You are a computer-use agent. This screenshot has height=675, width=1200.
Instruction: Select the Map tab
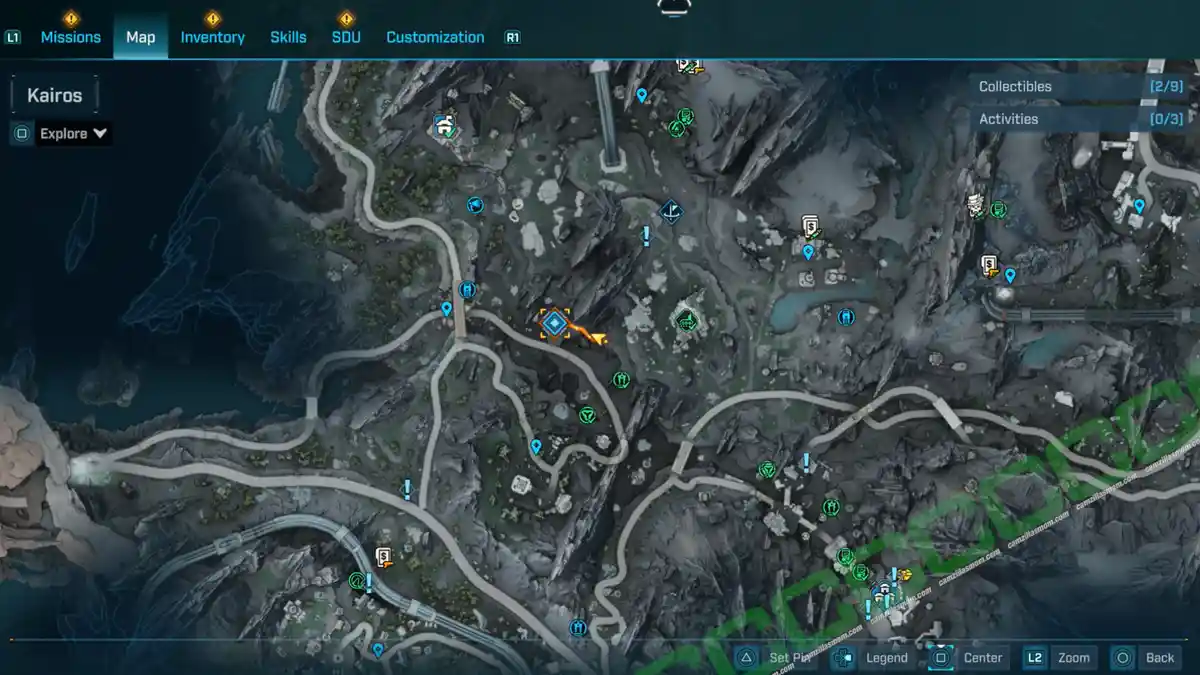(140, 37)
